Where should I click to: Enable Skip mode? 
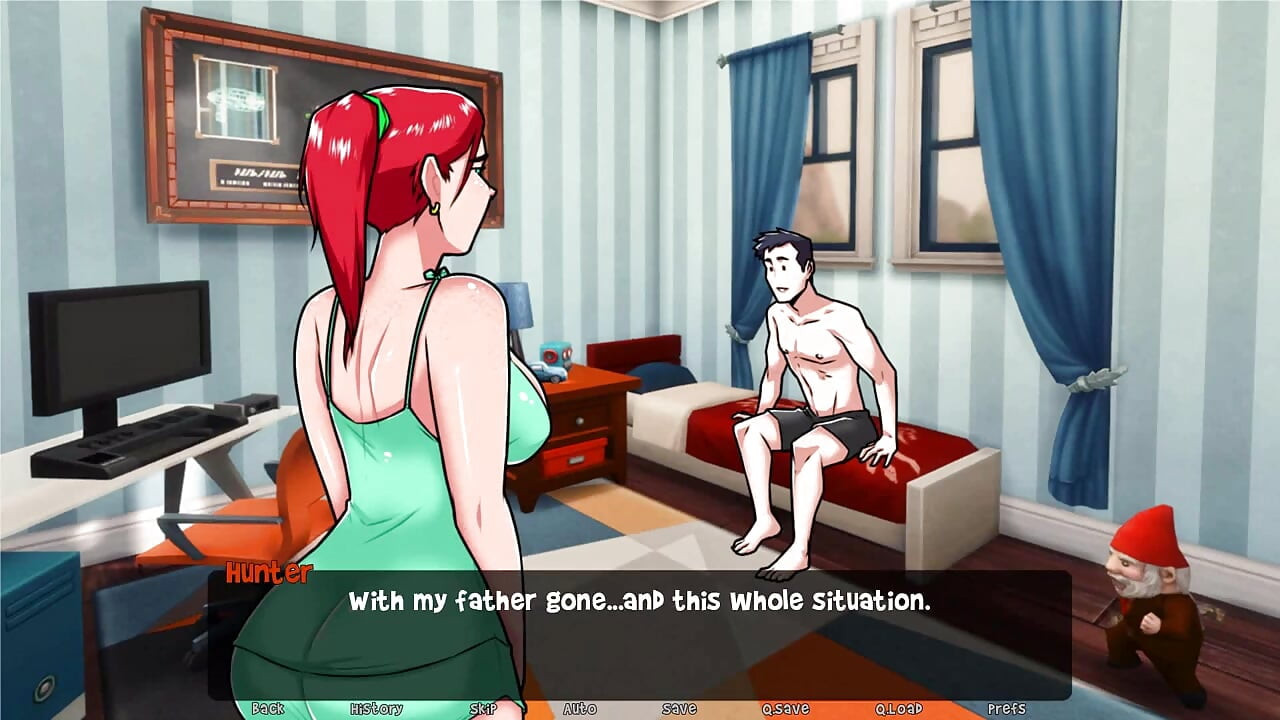(482, 708)
